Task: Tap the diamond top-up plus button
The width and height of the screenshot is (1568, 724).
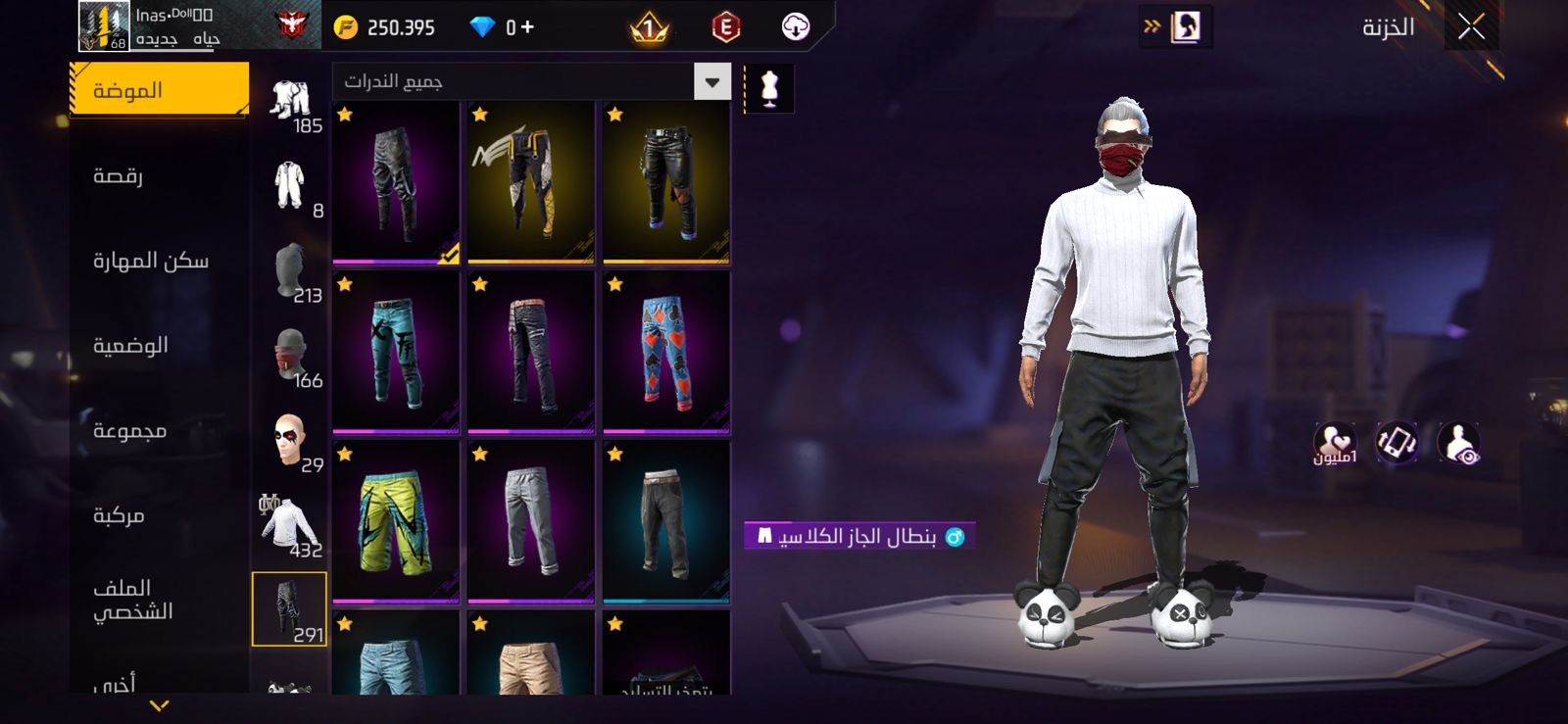Action: pyautogui.click(x=526, y=27)
